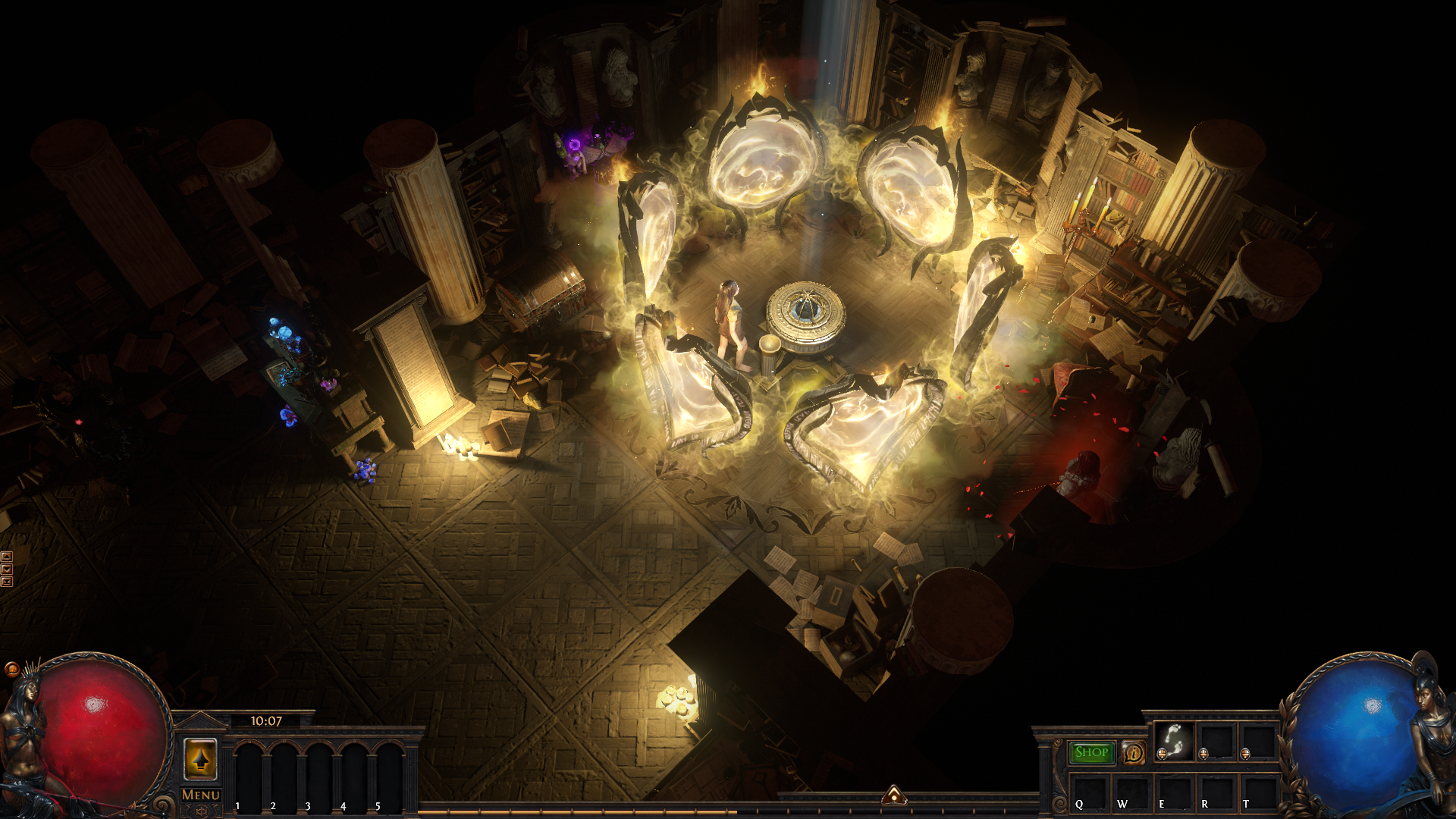The image size is (1456, 819).
Task: Expand the bottom-center triangle tab
Action: [894, 795]
